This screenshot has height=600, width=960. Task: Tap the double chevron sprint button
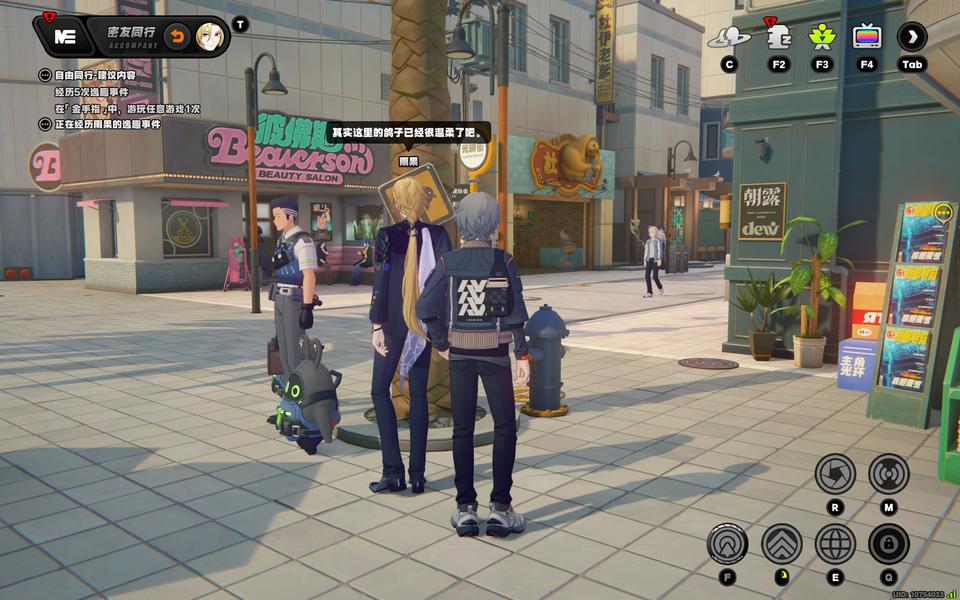781,544
